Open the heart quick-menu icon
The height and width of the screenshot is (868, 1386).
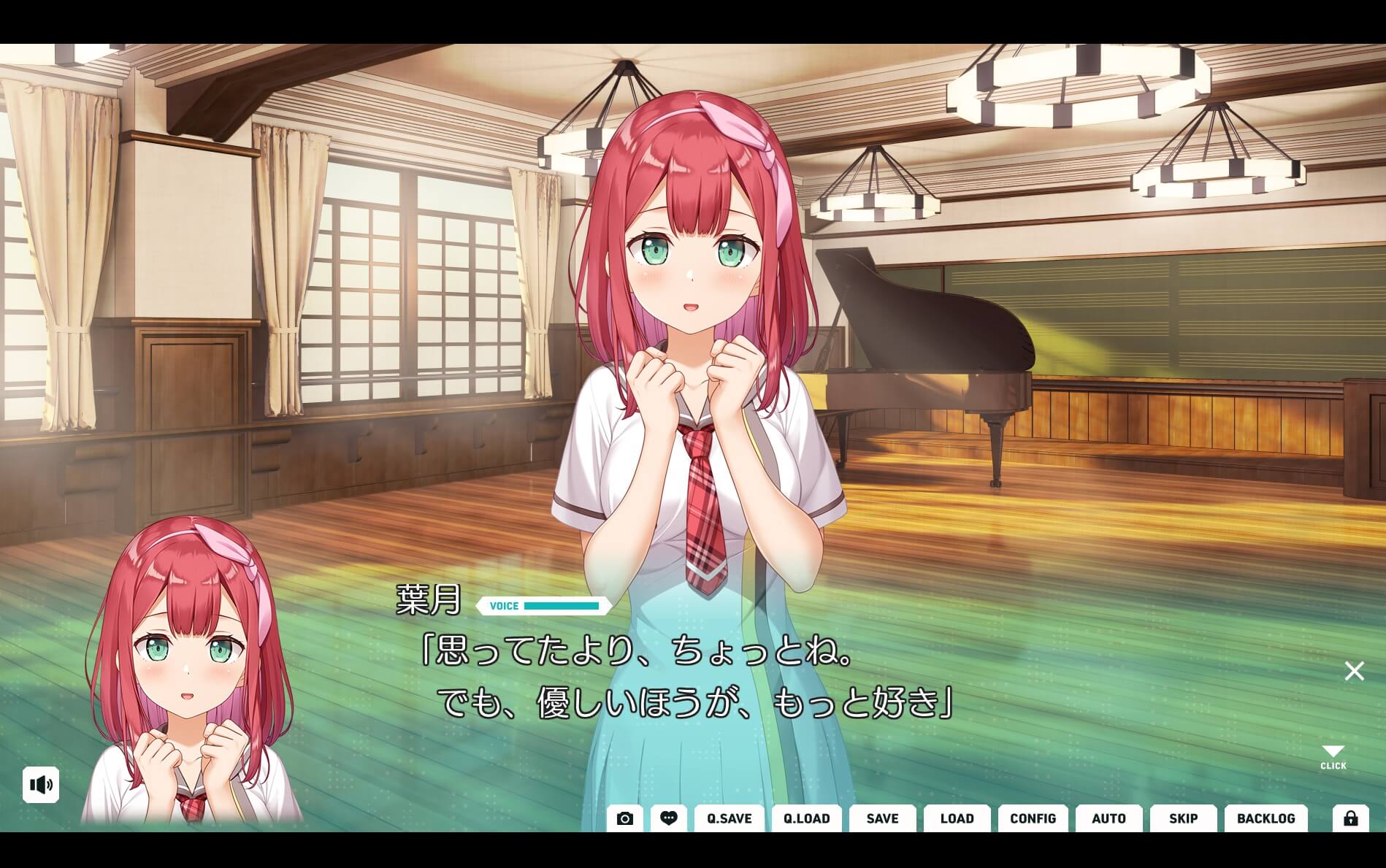(x=669, y=818)
